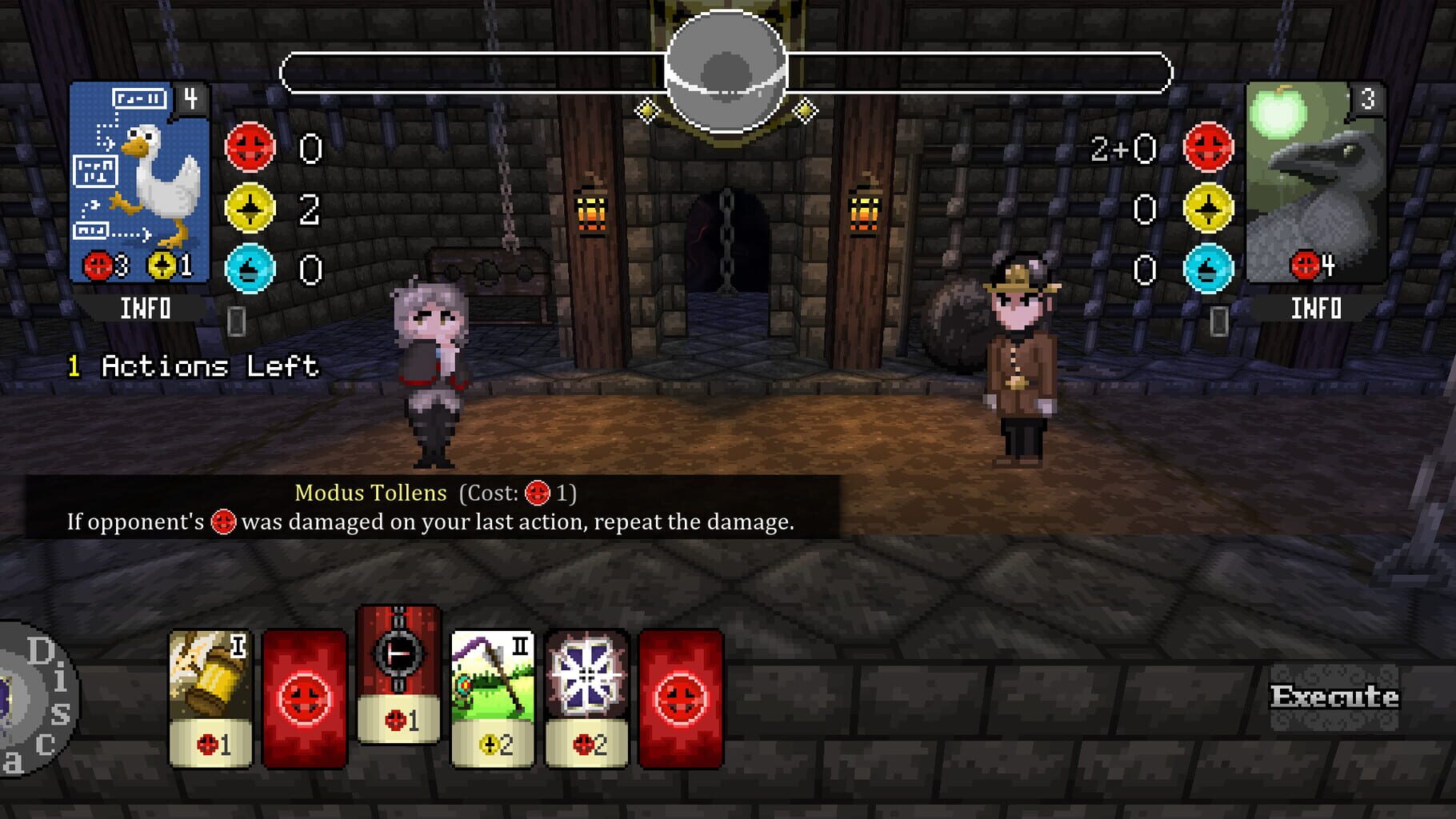Click the opponent's yellow stat icon
Image resolution: width=1456 pixels, height=819 pixels.
[x=1210, y=207]
